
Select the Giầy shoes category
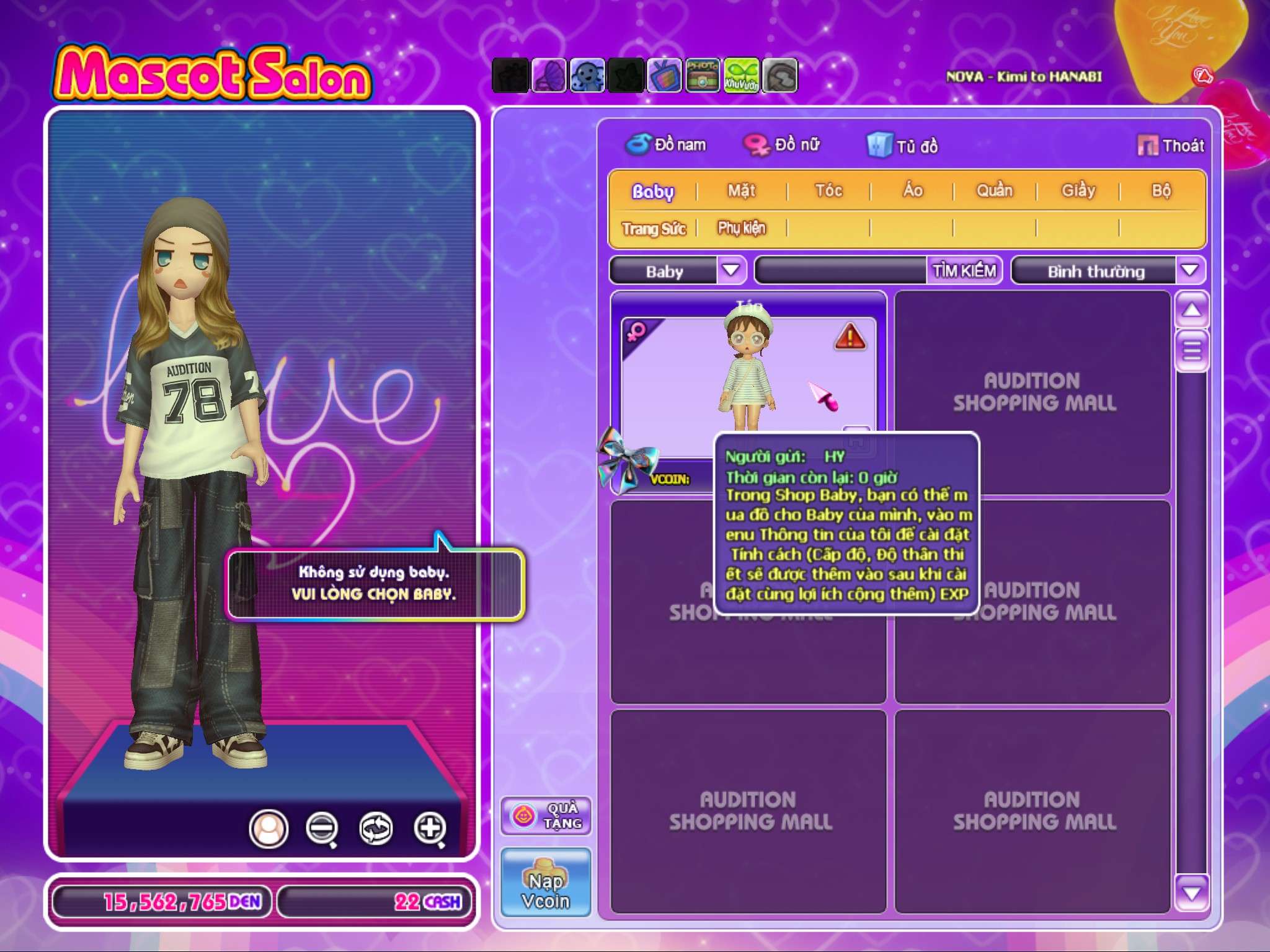(1078, 191)
